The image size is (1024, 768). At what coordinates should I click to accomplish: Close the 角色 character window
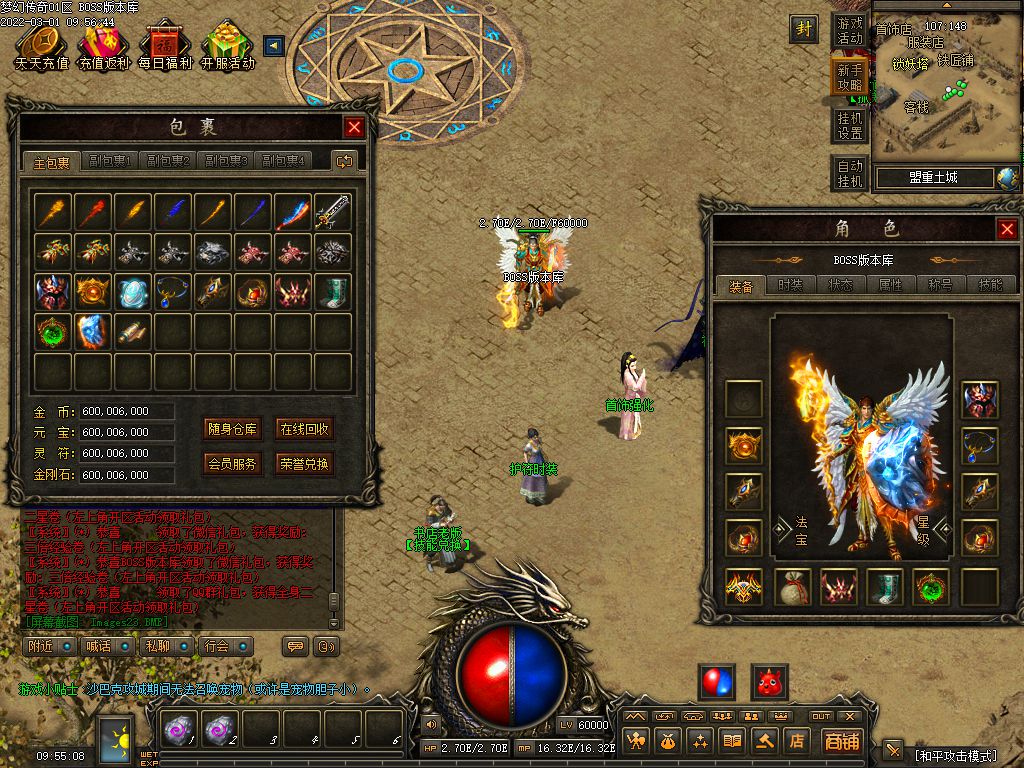[1007, 229]
